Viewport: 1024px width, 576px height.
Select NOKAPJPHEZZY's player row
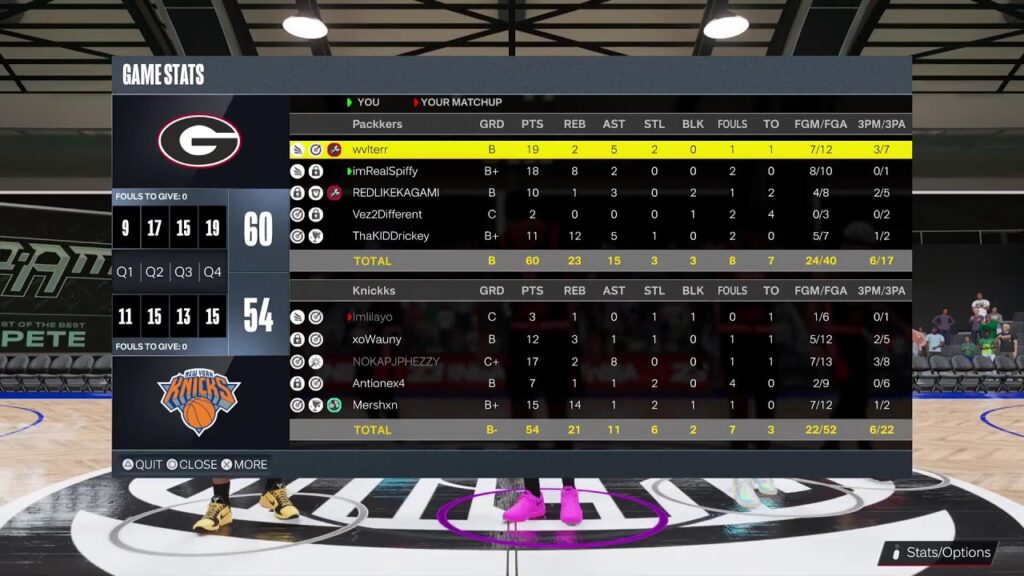600,361
